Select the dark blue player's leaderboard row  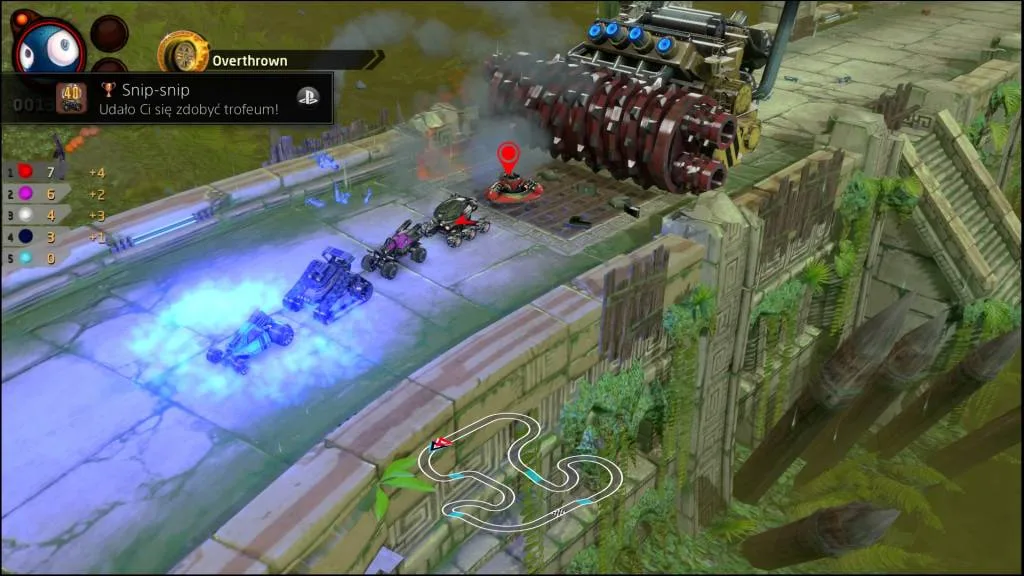coord(36,237)
